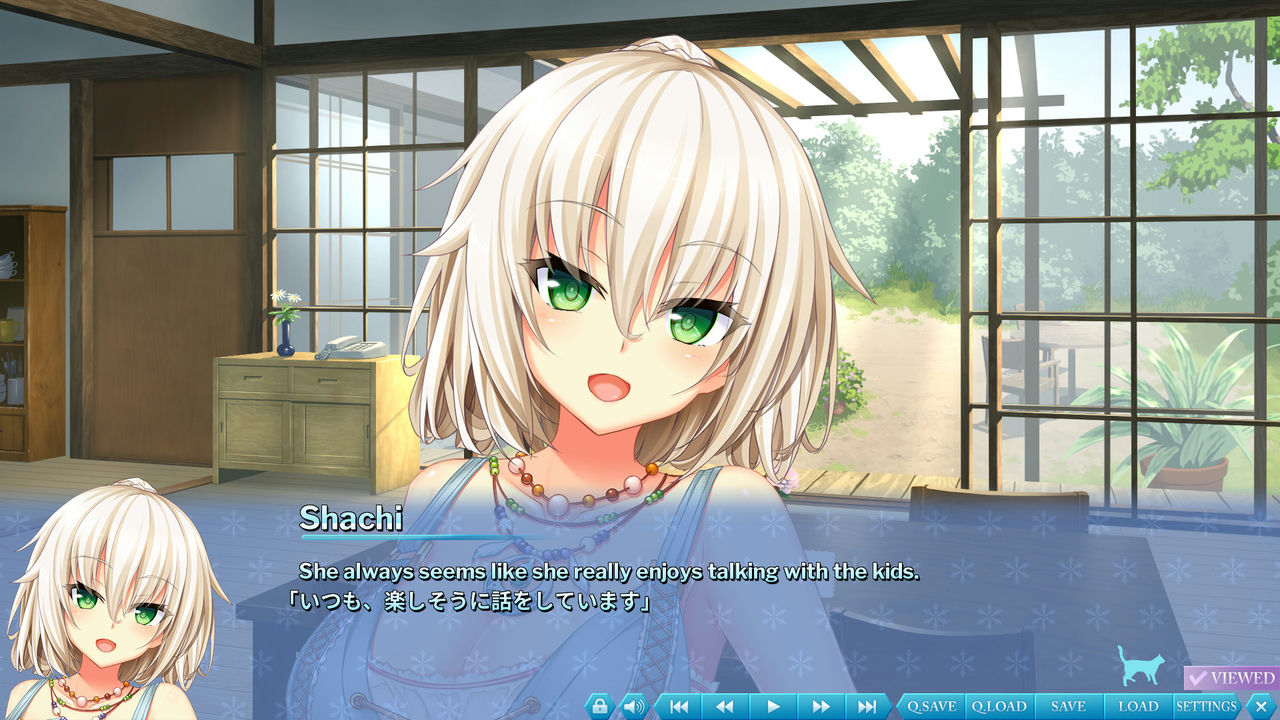Click the skip-to-beginning playback icon

[678, 706]
